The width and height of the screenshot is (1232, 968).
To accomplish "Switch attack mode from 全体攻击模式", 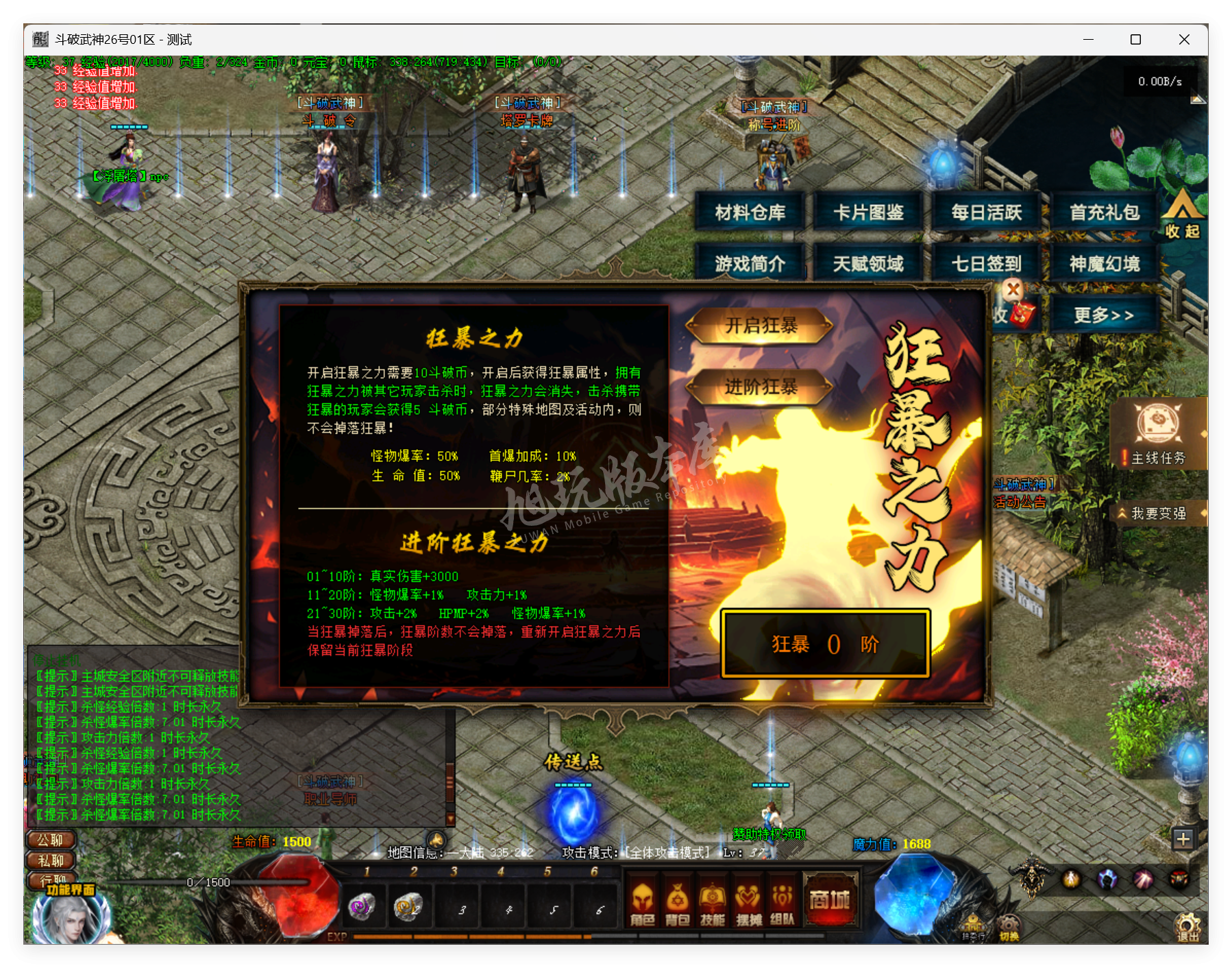I will pos(665,852).
